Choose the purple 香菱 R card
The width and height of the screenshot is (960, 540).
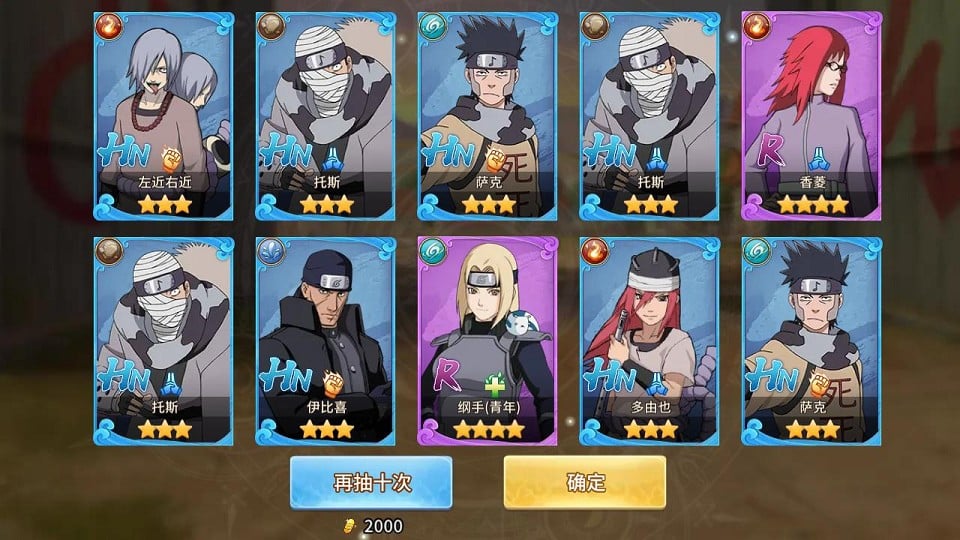tap(811, 116)
